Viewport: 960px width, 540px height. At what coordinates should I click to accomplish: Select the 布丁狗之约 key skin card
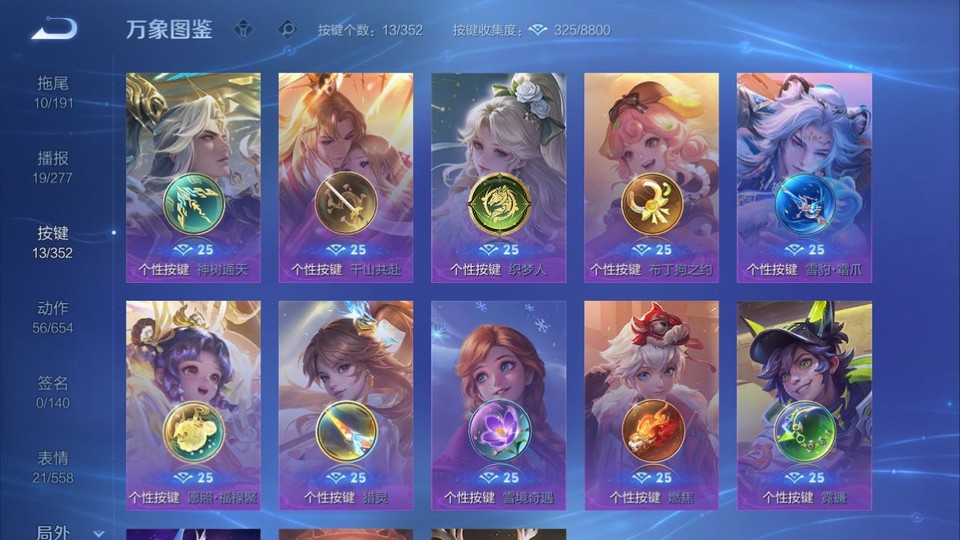[651, 177]
